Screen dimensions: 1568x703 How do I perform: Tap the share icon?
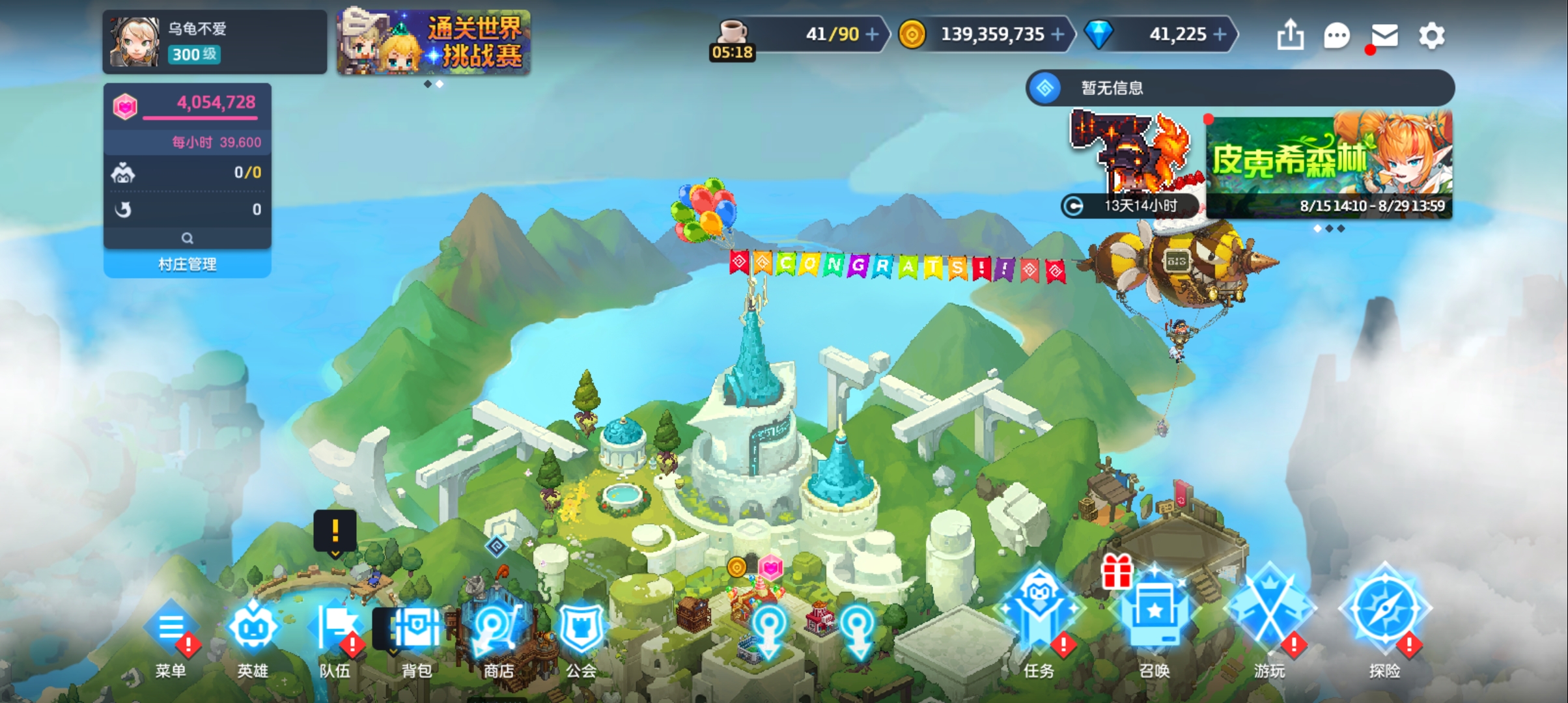point(1290,35)
